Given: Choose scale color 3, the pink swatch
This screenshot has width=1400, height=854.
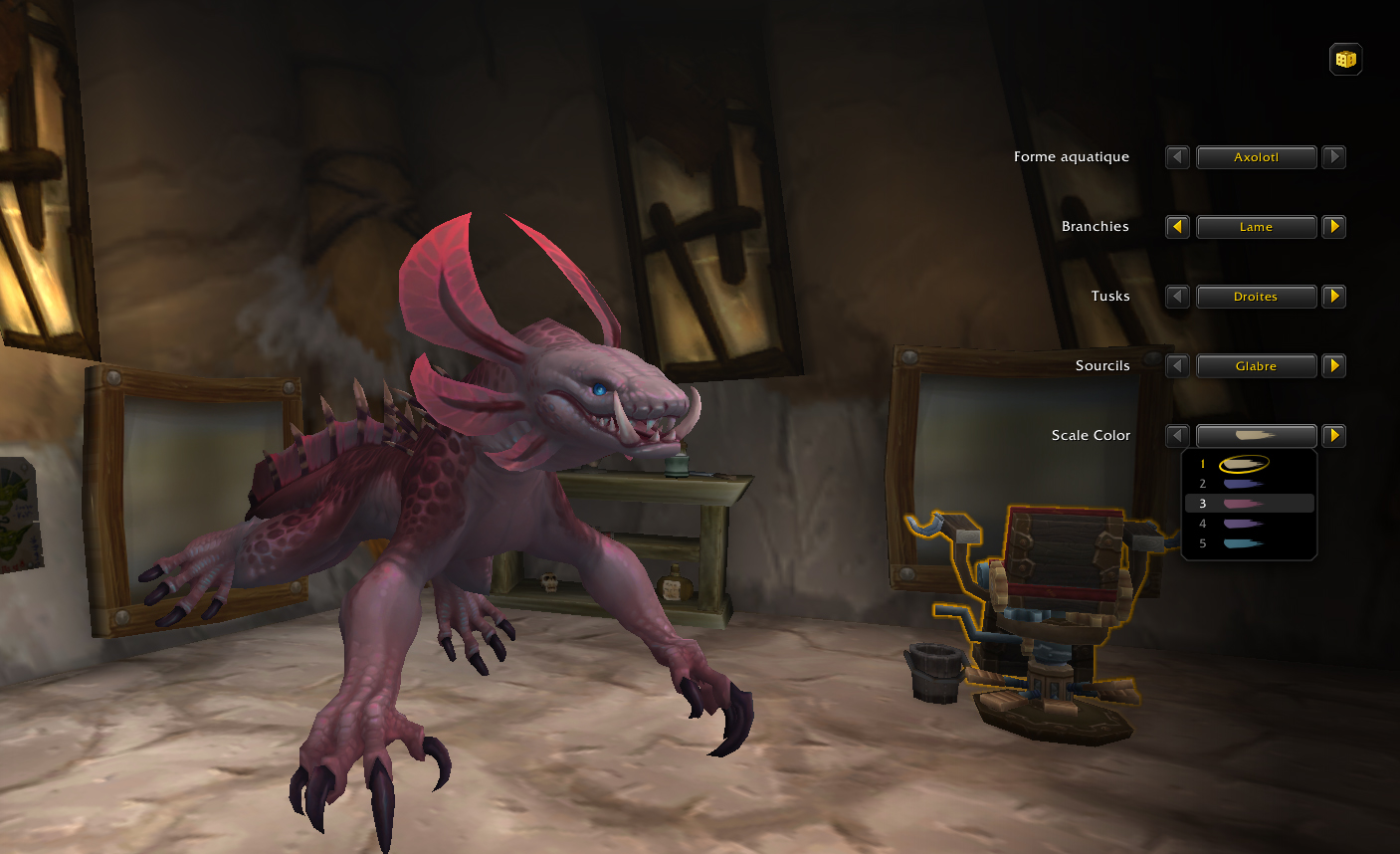Looking at the screenshot, I should point(1244,504).
